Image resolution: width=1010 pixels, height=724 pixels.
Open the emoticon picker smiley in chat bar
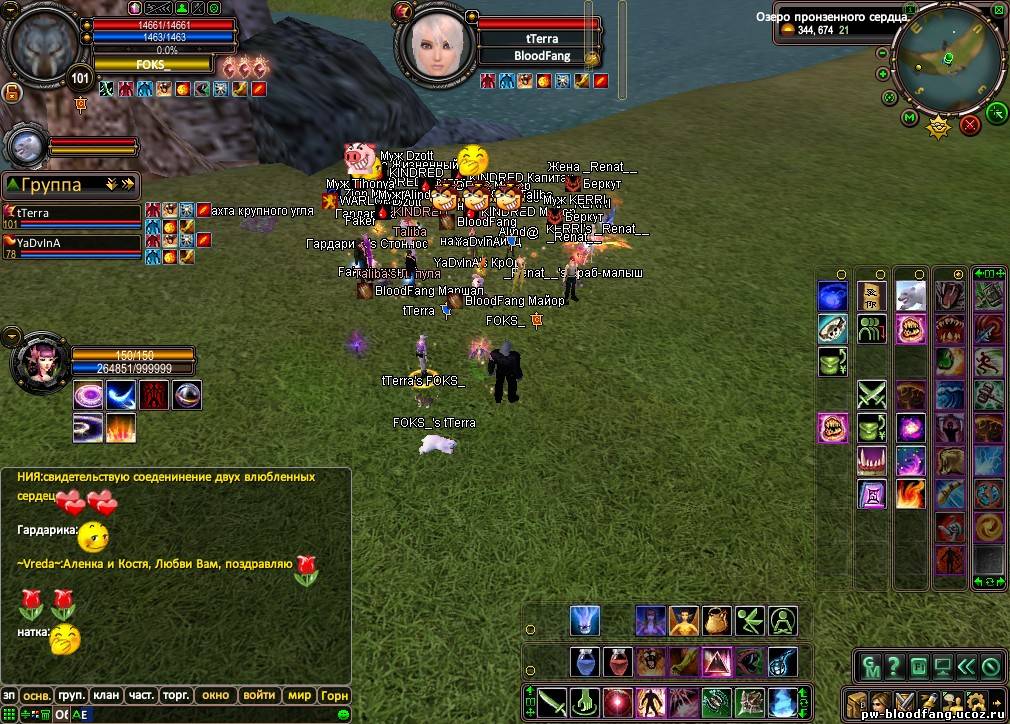344,715
